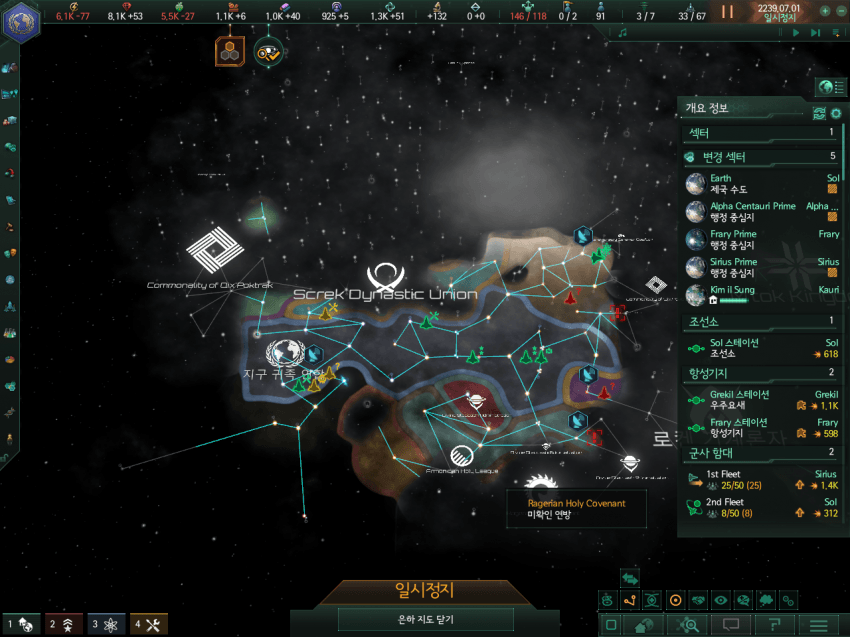Open the music player note icon
The image size is (850, 637).
pyautogui.click(x=622, y=33)
